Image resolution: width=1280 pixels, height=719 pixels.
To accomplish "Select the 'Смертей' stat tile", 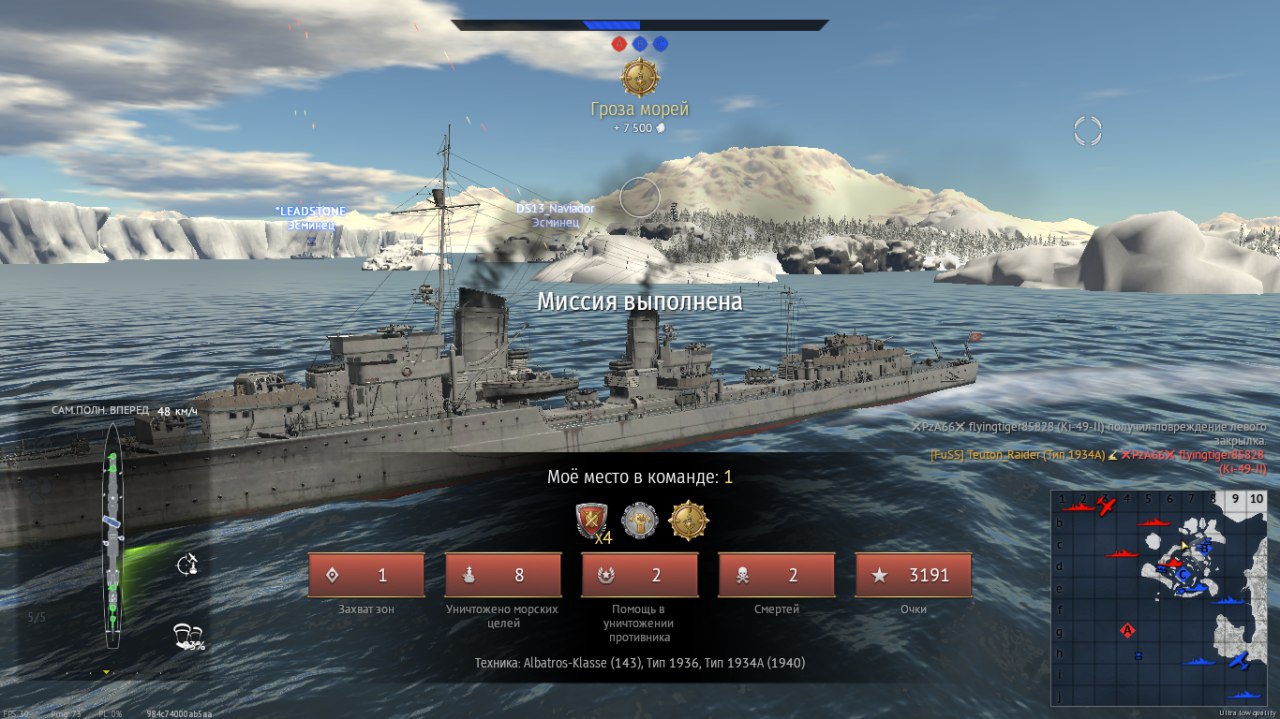I will point(776,575).
